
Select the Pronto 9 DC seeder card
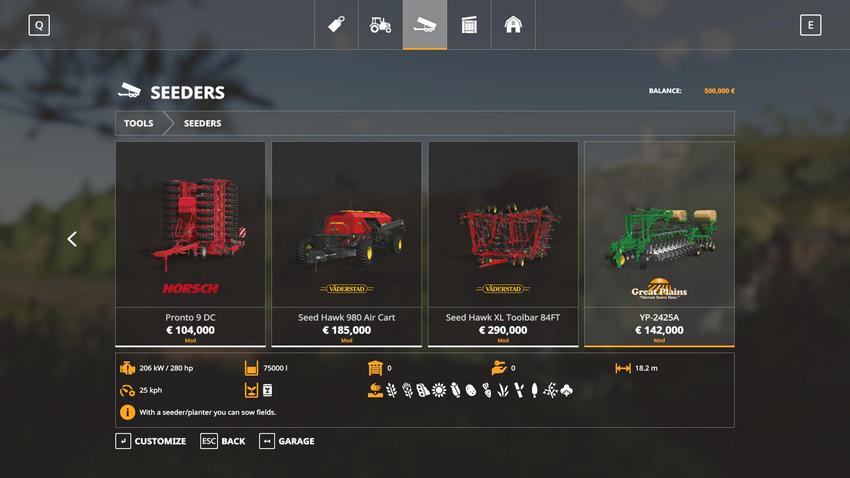tap(190, 243)
